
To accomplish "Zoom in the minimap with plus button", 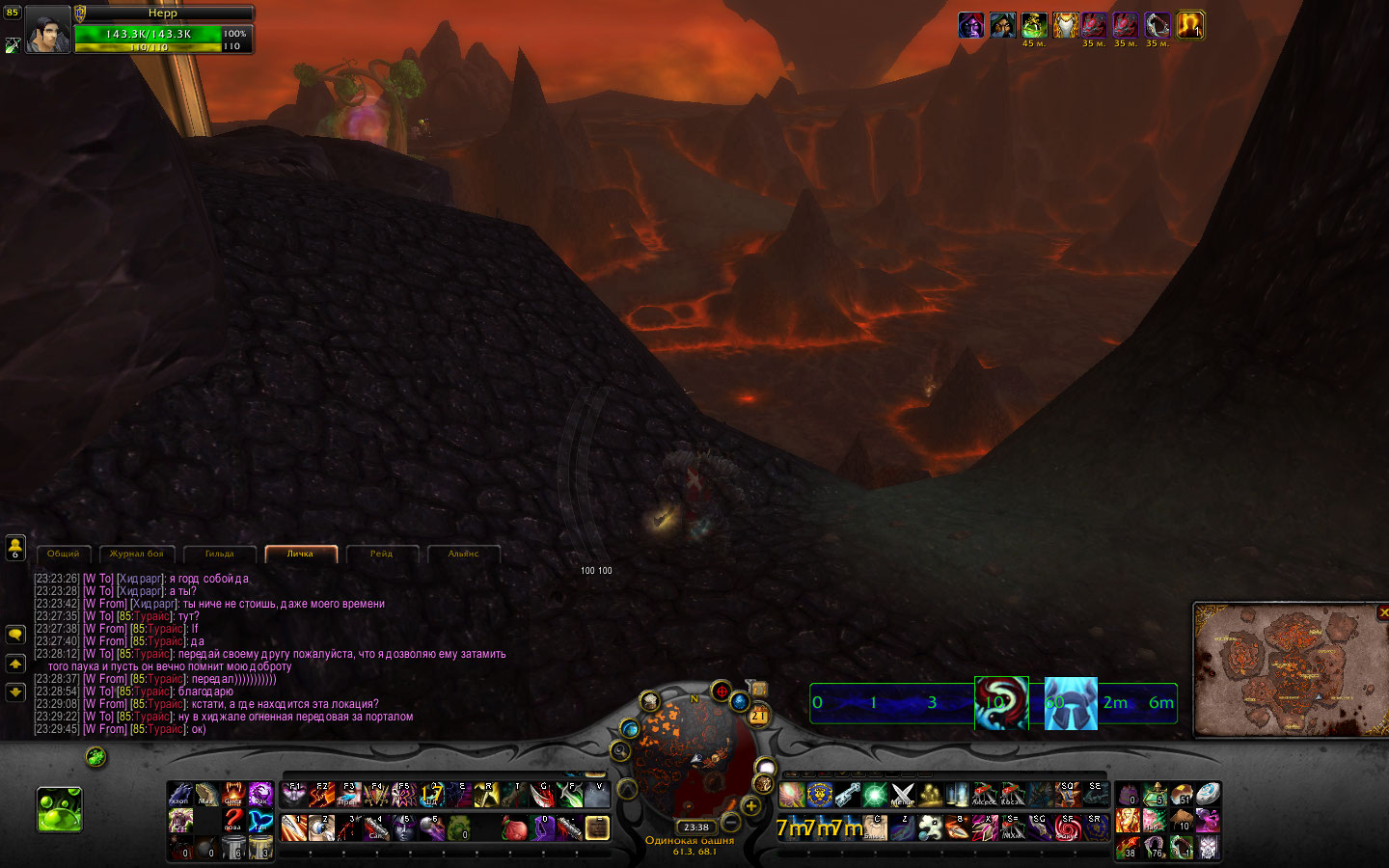I will pos(750,805).
